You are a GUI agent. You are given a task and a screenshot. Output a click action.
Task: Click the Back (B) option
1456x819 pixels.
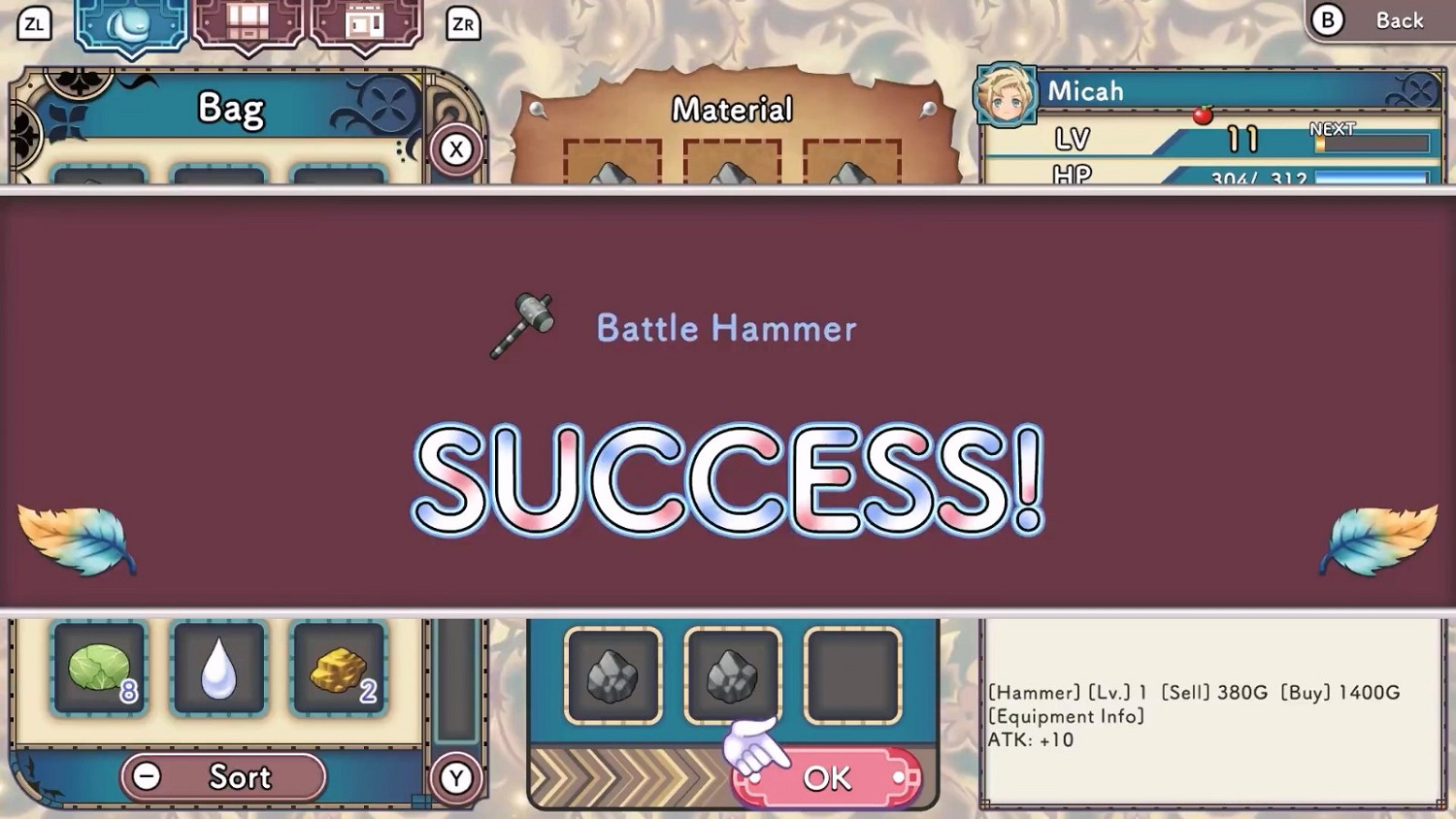coord(1378,19)
